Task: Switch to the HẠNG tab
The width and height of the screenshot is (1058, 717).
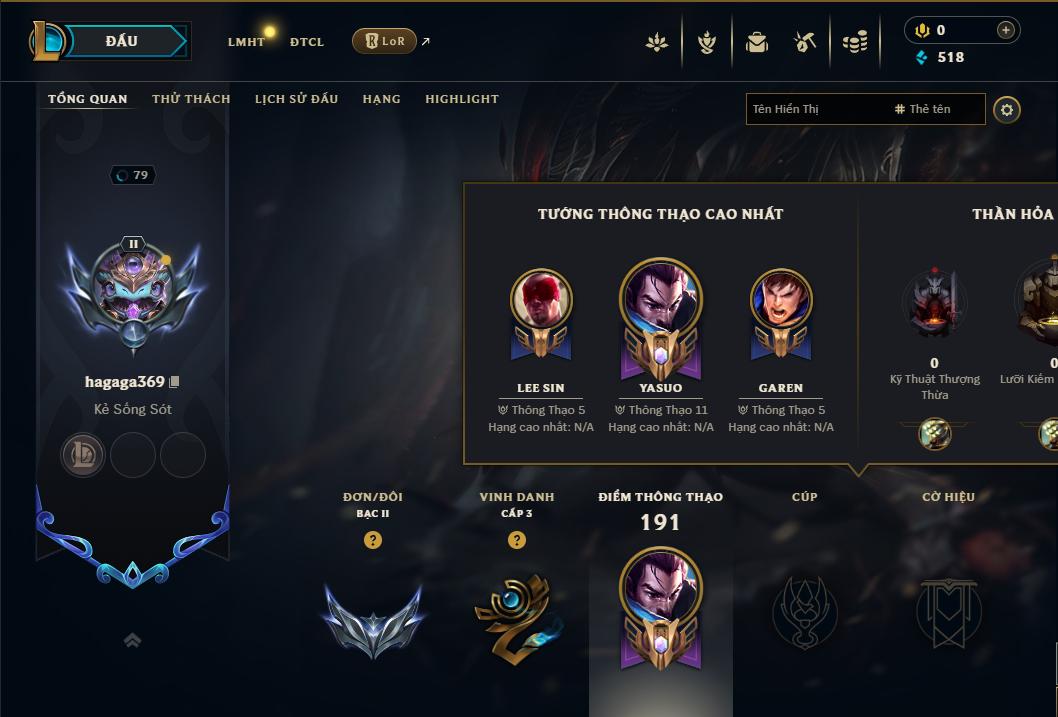Action: (381, 99)
